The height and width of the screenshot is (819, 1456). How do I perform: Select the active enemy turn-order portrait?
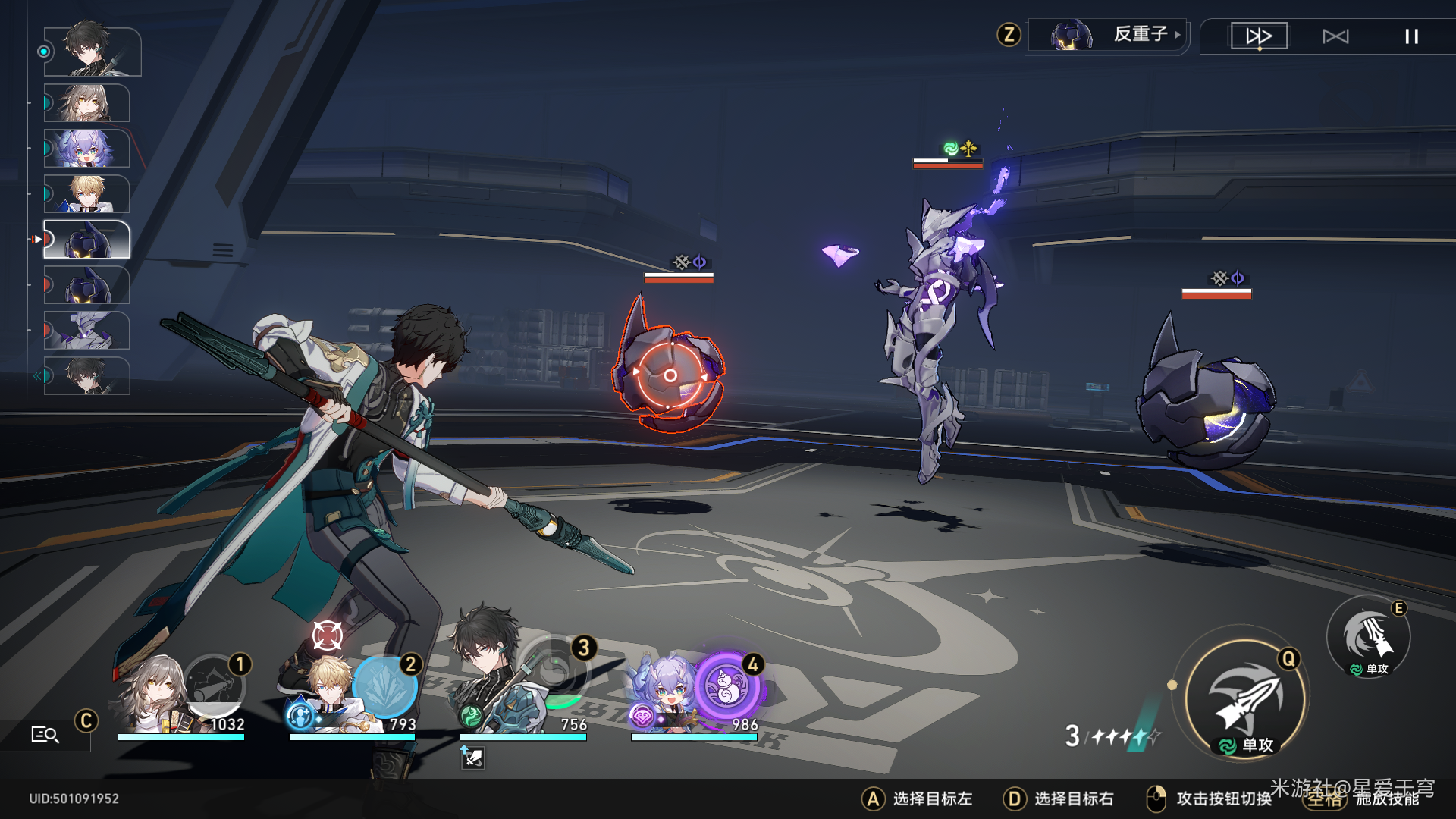point(87,240)
